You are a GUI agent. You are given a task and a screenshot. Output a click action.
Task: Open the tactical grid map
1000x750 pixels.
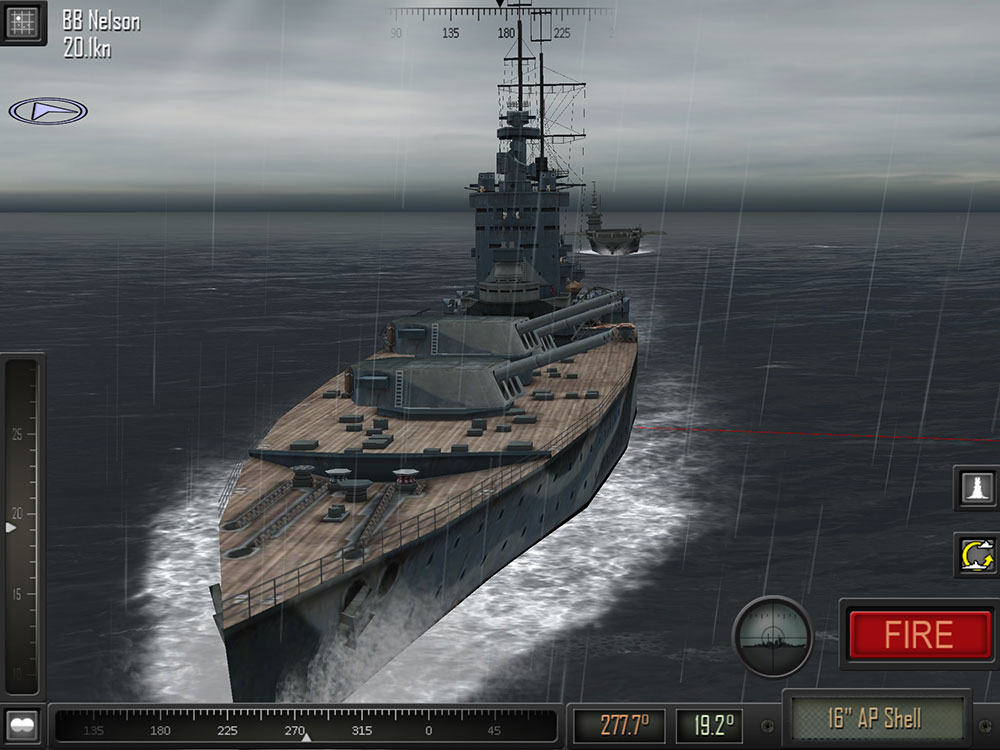coord(22,21)
